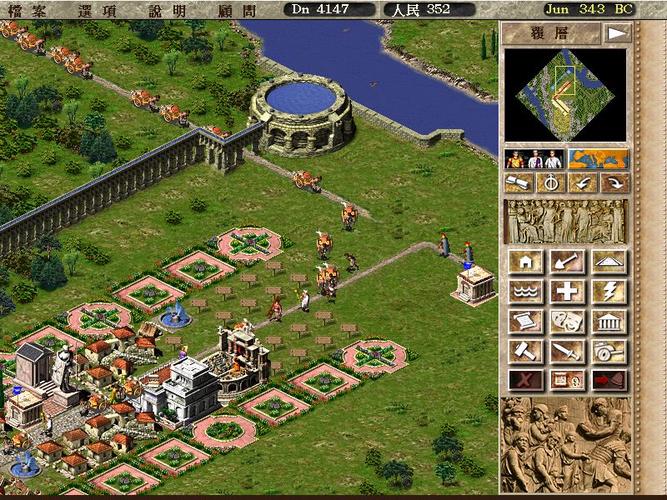
Task: Open the engineering hammer build menu
Action: pos(525,352)
